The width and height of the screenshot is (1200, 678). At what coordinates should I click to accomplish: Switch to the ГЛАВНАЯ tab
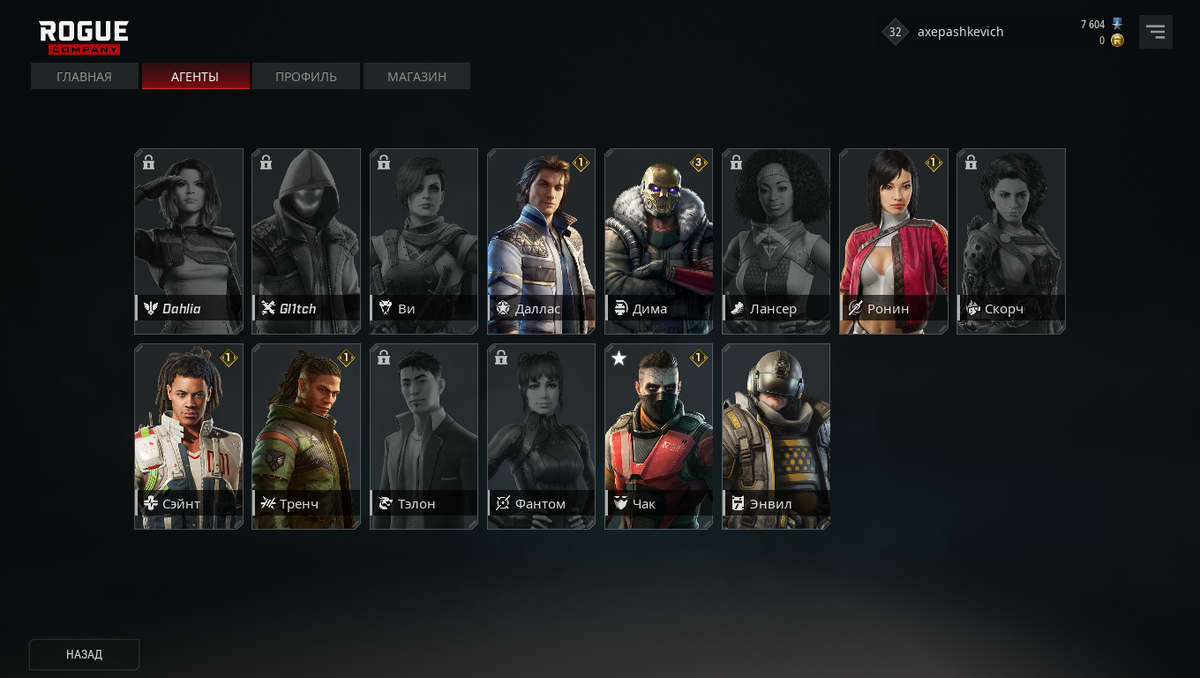(x=84, y=77)
